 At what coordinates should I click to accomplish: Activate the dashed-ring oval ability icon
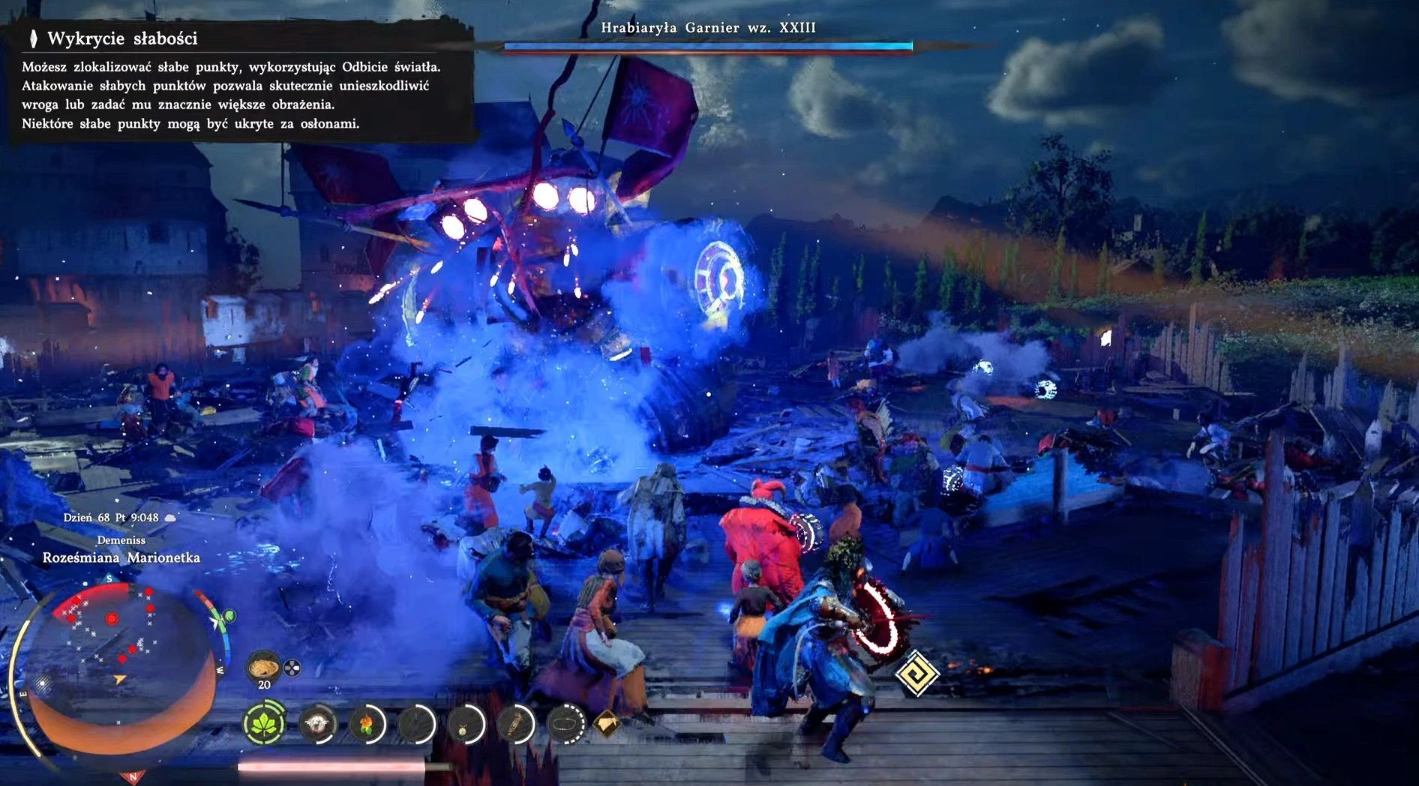click(566, 723)
